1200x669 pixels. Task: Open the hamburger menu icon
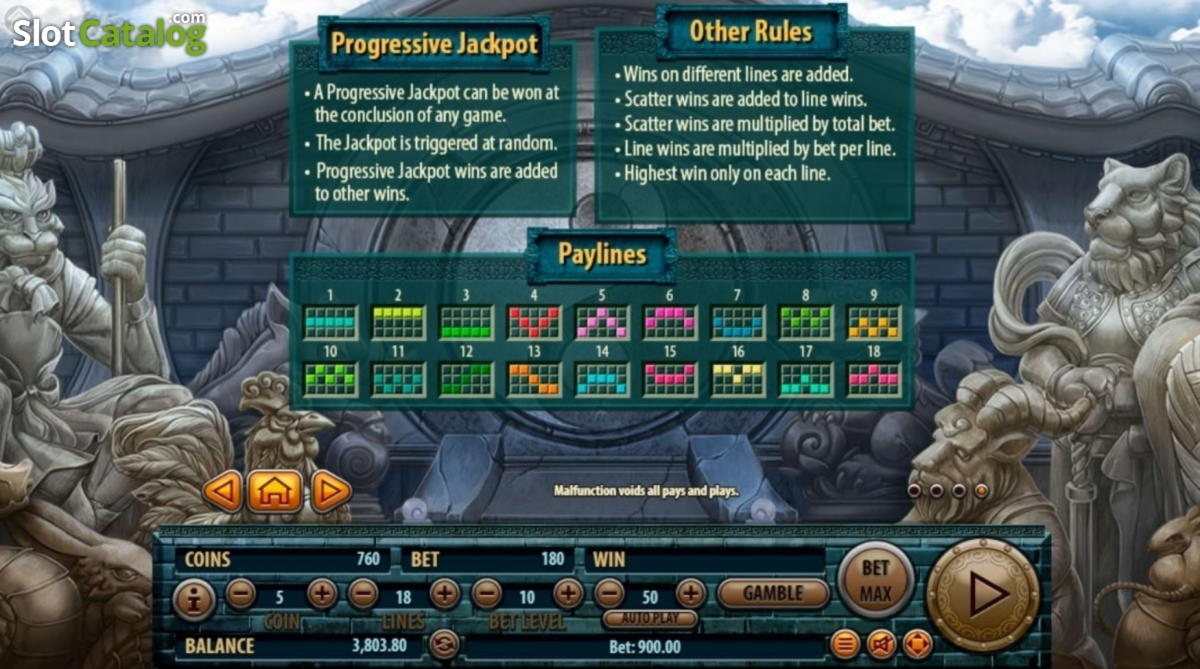pos(845,644)
